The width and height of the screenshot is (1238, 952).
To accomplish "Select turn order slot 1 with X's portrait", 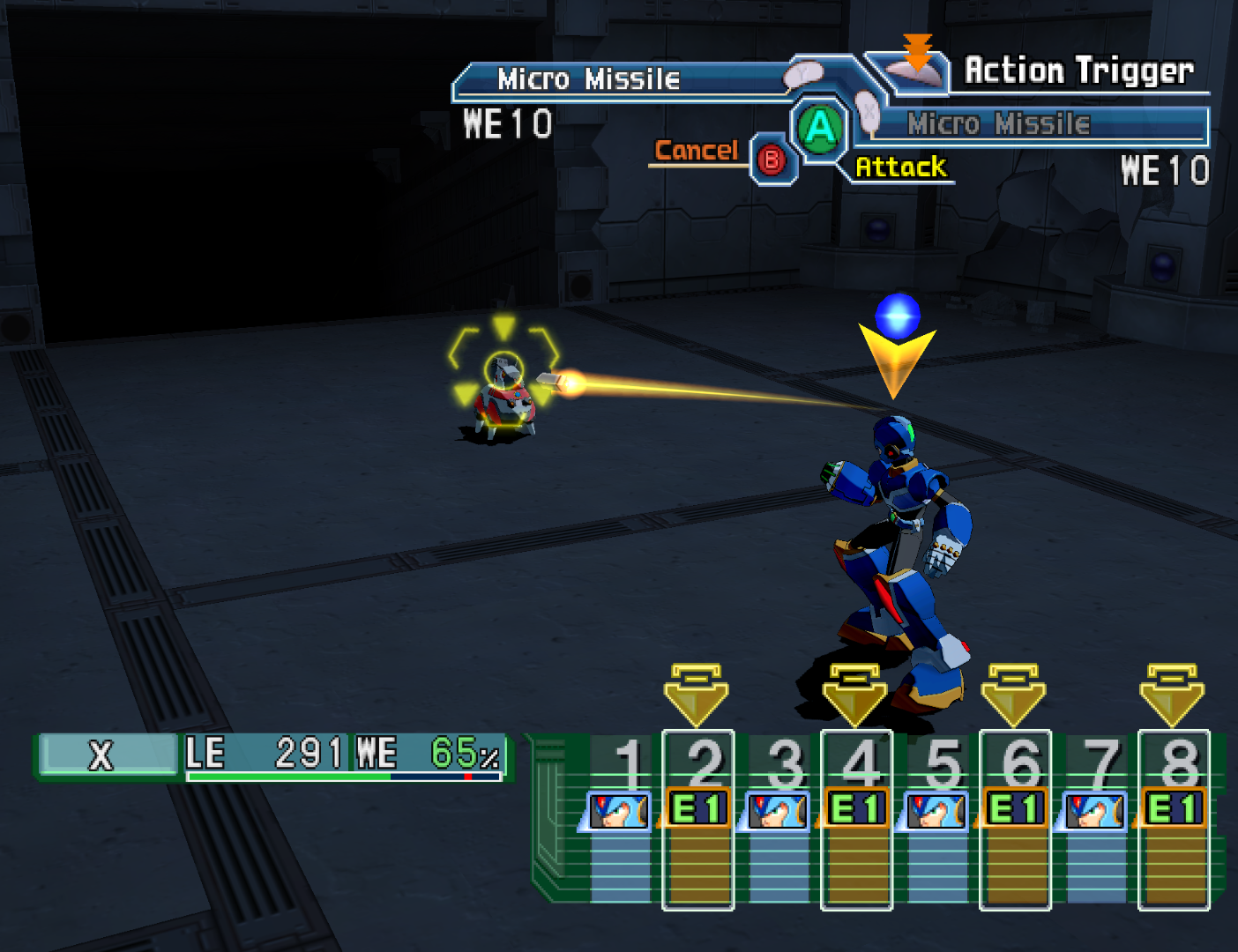I will [618, 810].
